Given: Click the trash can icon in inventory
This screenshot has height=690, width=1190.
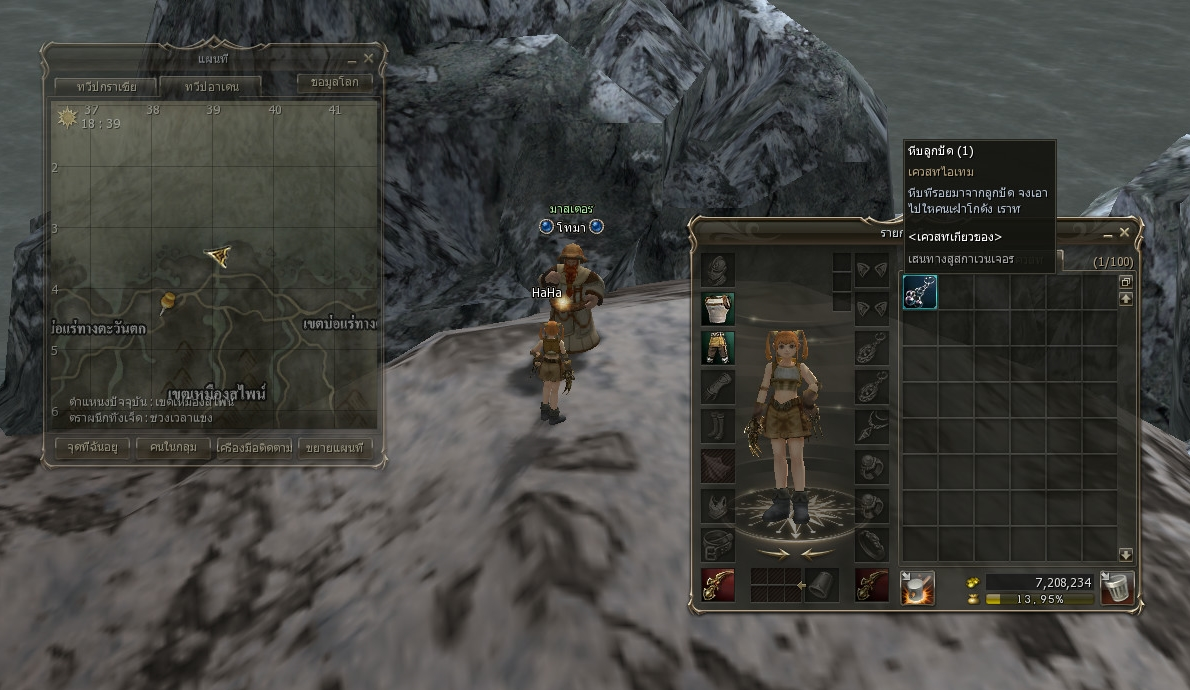Looking at the screenshot, I should [1117, 588].
